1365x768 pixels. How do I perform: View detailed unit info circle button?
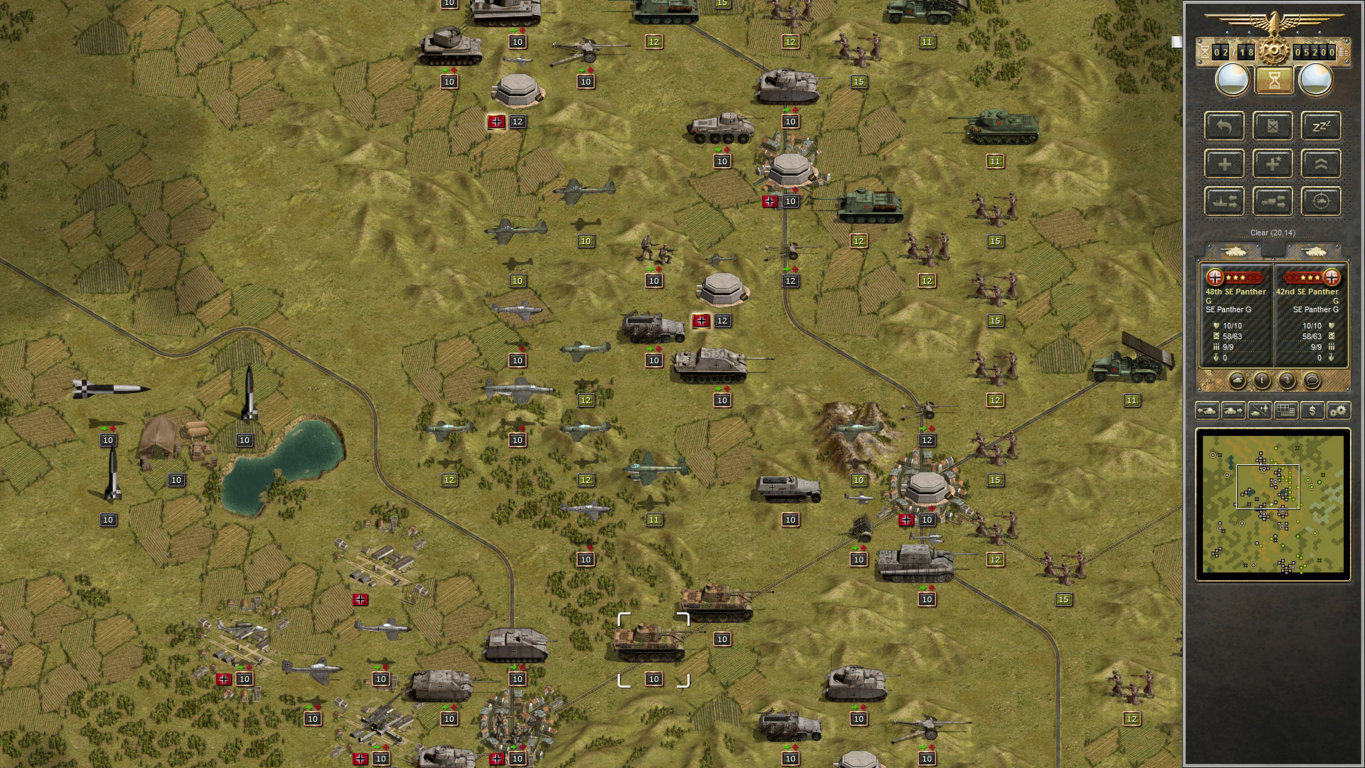click(1262, 381)
